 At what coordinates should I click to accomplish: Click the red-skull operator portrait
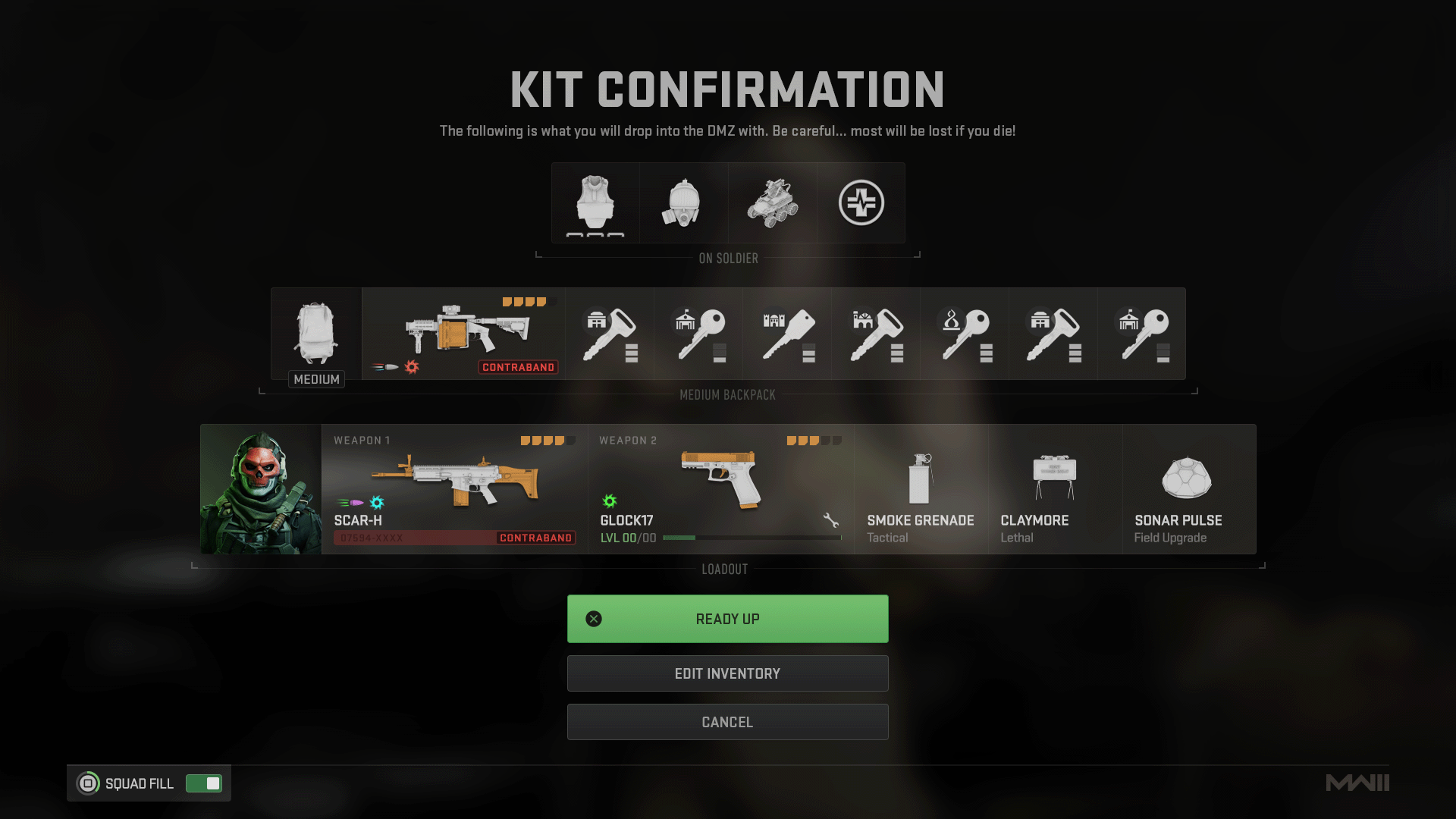point(261,489)
